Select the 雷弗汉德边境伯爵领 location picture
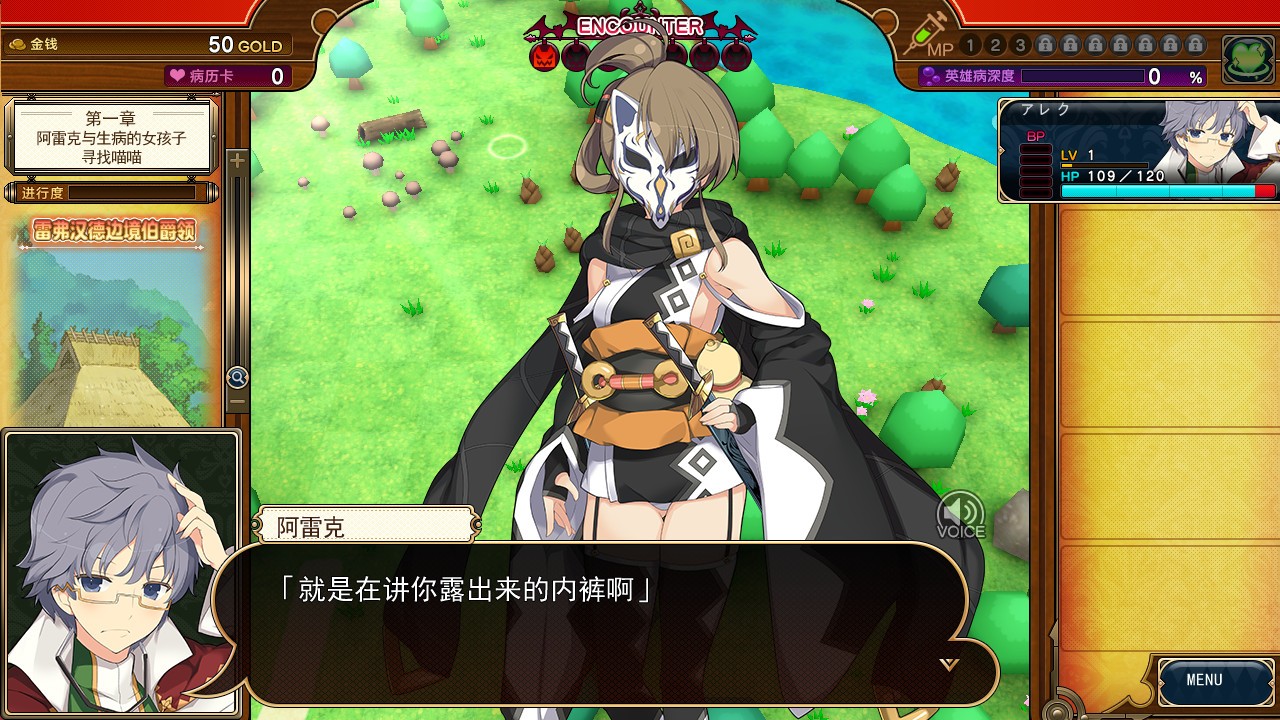1280x720 pixels. pyautogui.click(x=112, y=320)
